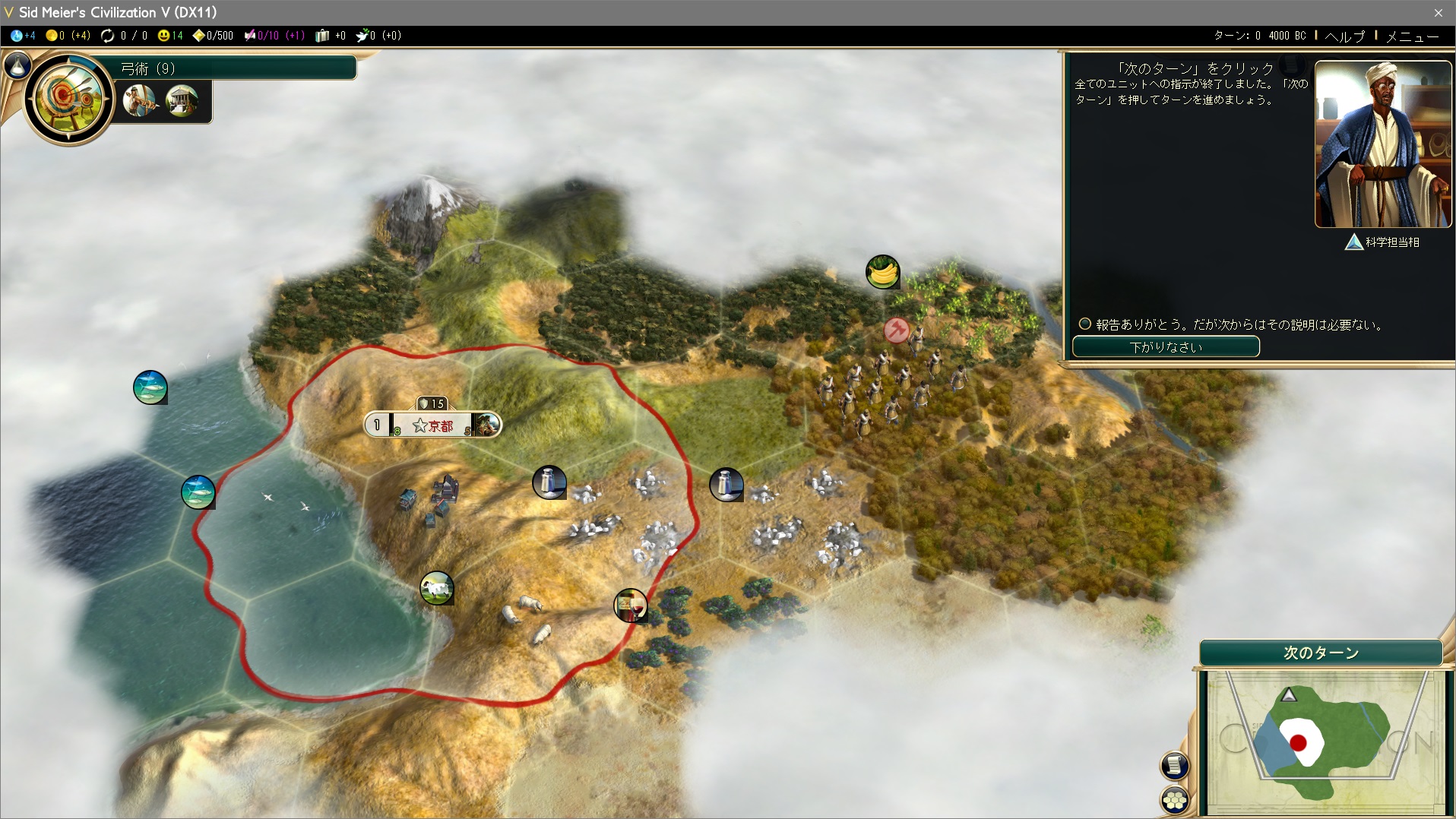Toggle the hex grid map options button
Viewport: 1456px width, 819px height.
point(1175,799)
